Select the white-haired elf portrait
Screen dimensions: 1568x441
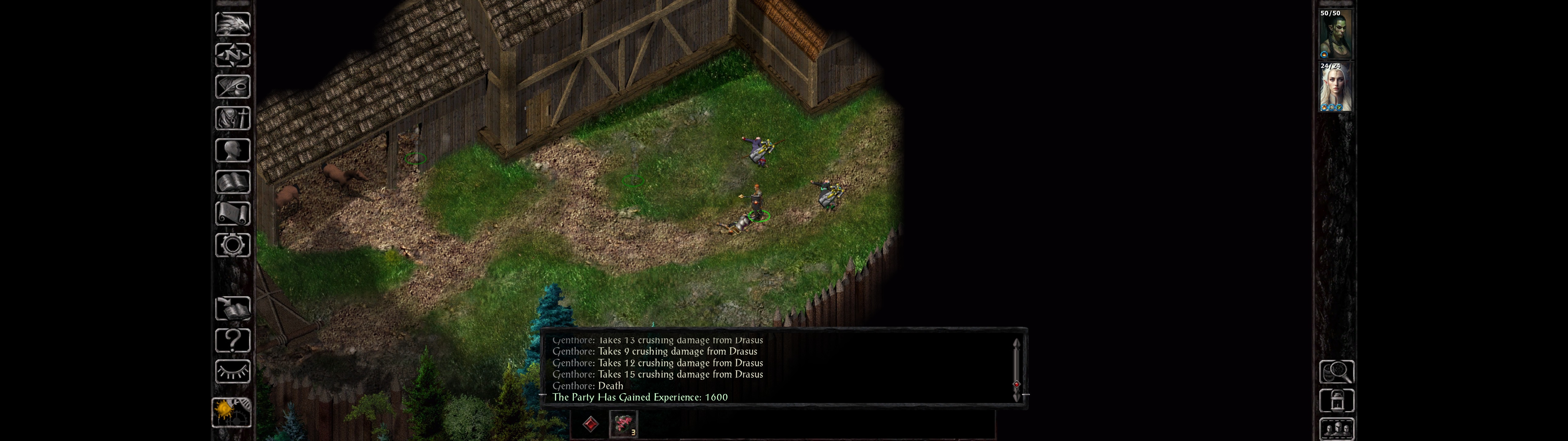tap(1335, 87)
